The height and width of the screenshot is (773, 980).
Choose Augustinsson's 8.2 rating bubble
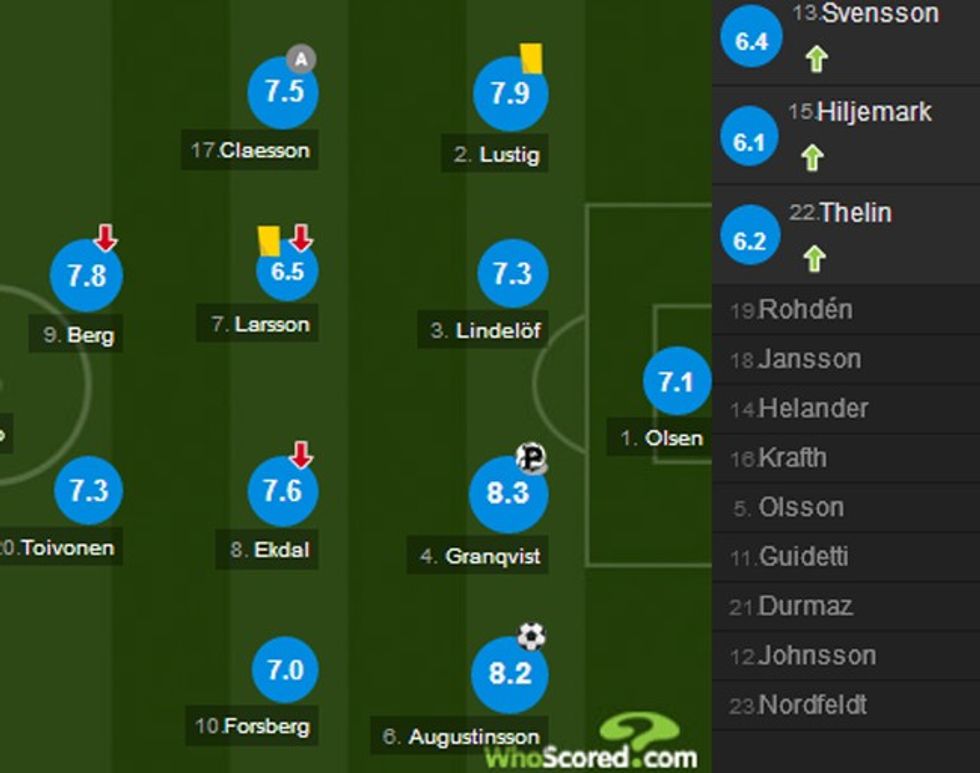tap(509, 673)
